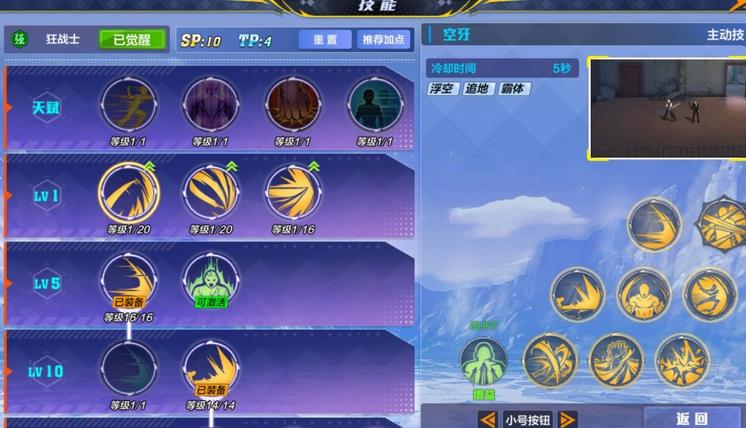Choose the purple muscular figure talent icon

point(210,105)
